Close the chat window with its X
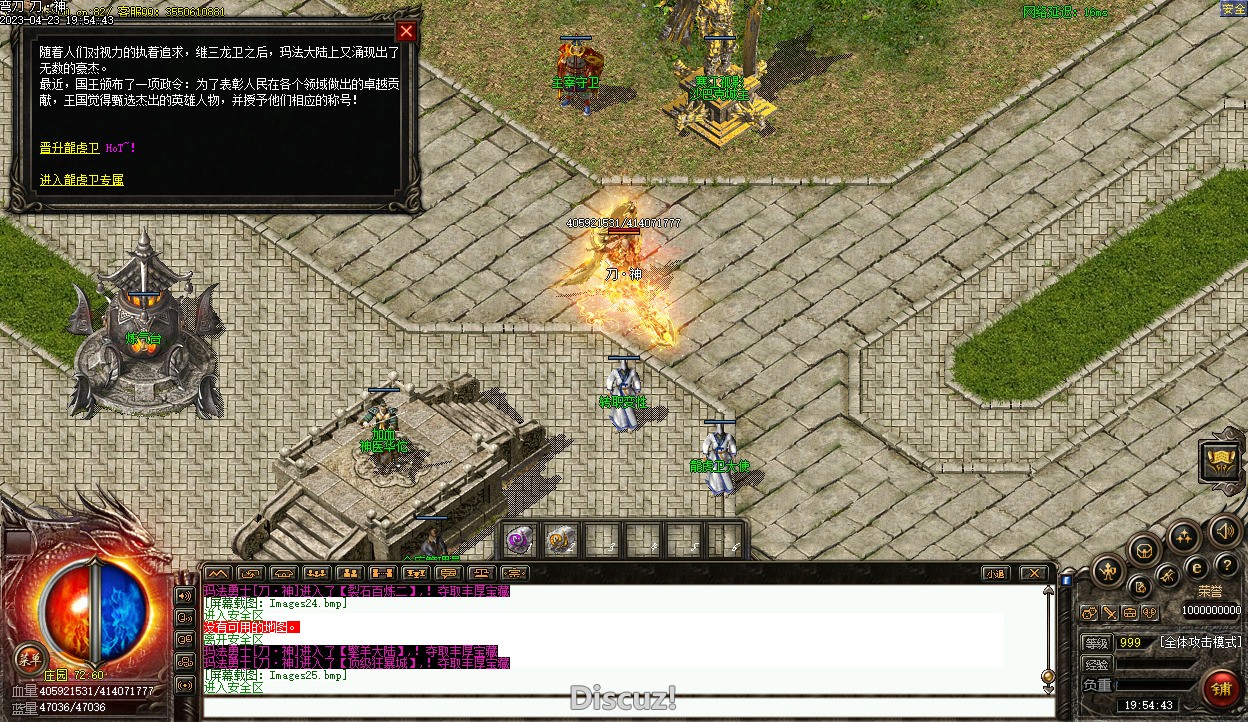 point(1033,573)
